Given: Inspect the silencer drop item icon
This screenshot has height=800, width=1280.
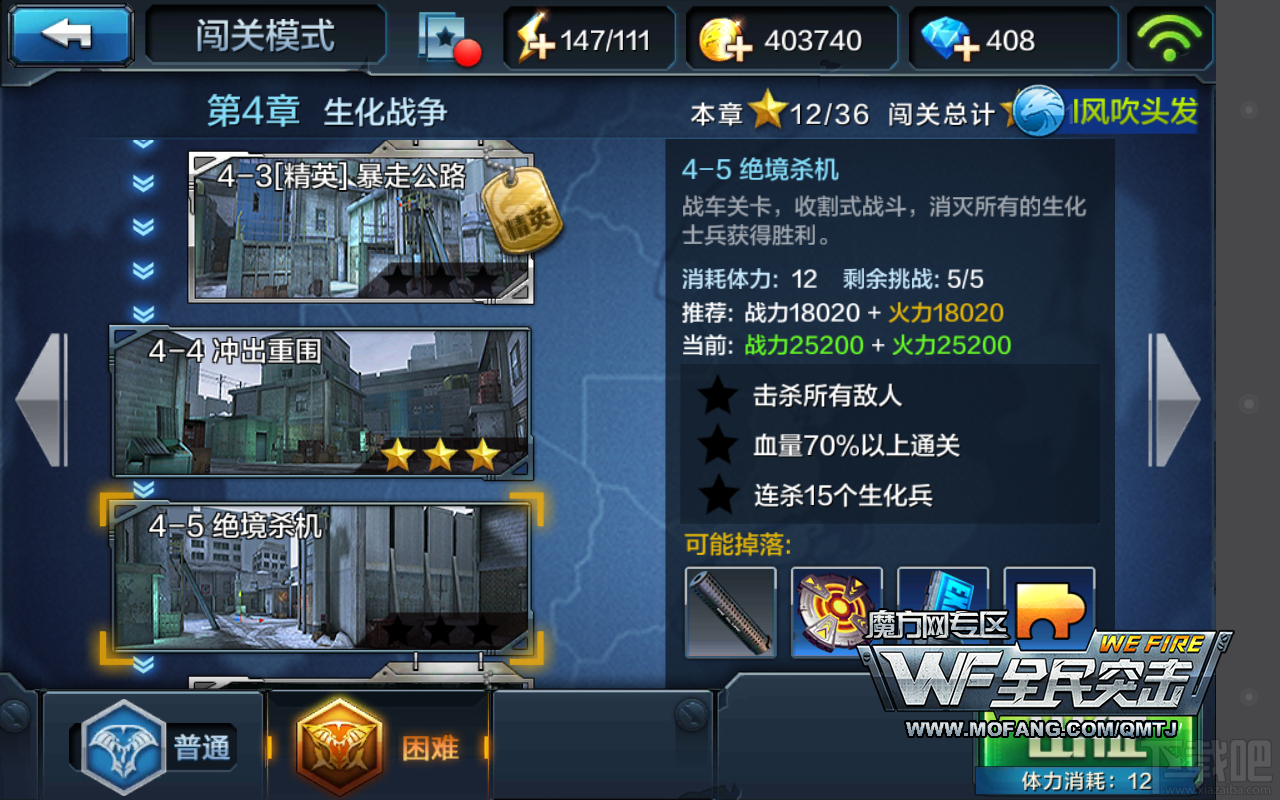Looking at the screenshot, I should click(731, 612).
